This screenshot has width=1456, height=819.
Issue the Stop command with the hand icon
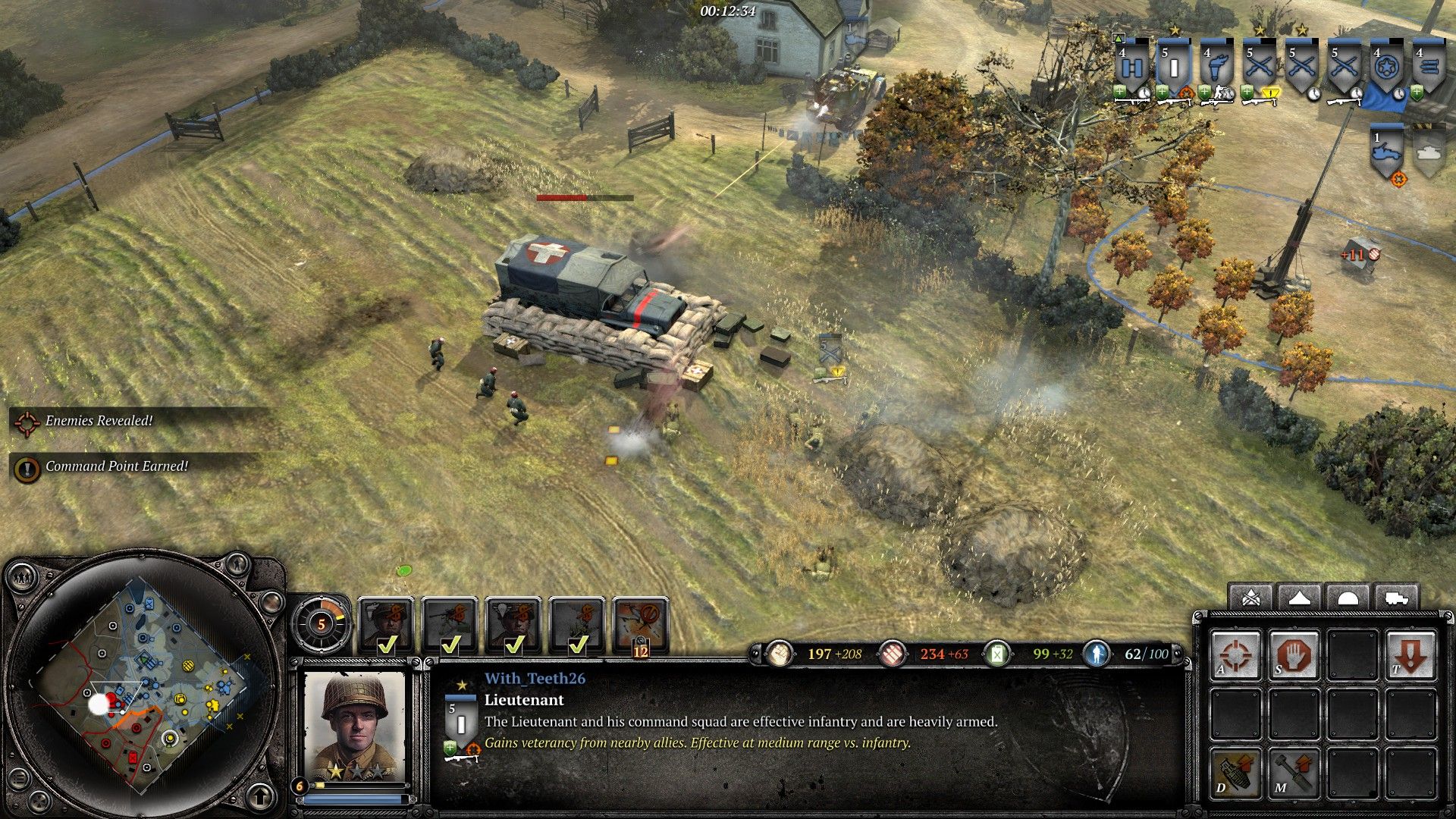coord(1293,654)
